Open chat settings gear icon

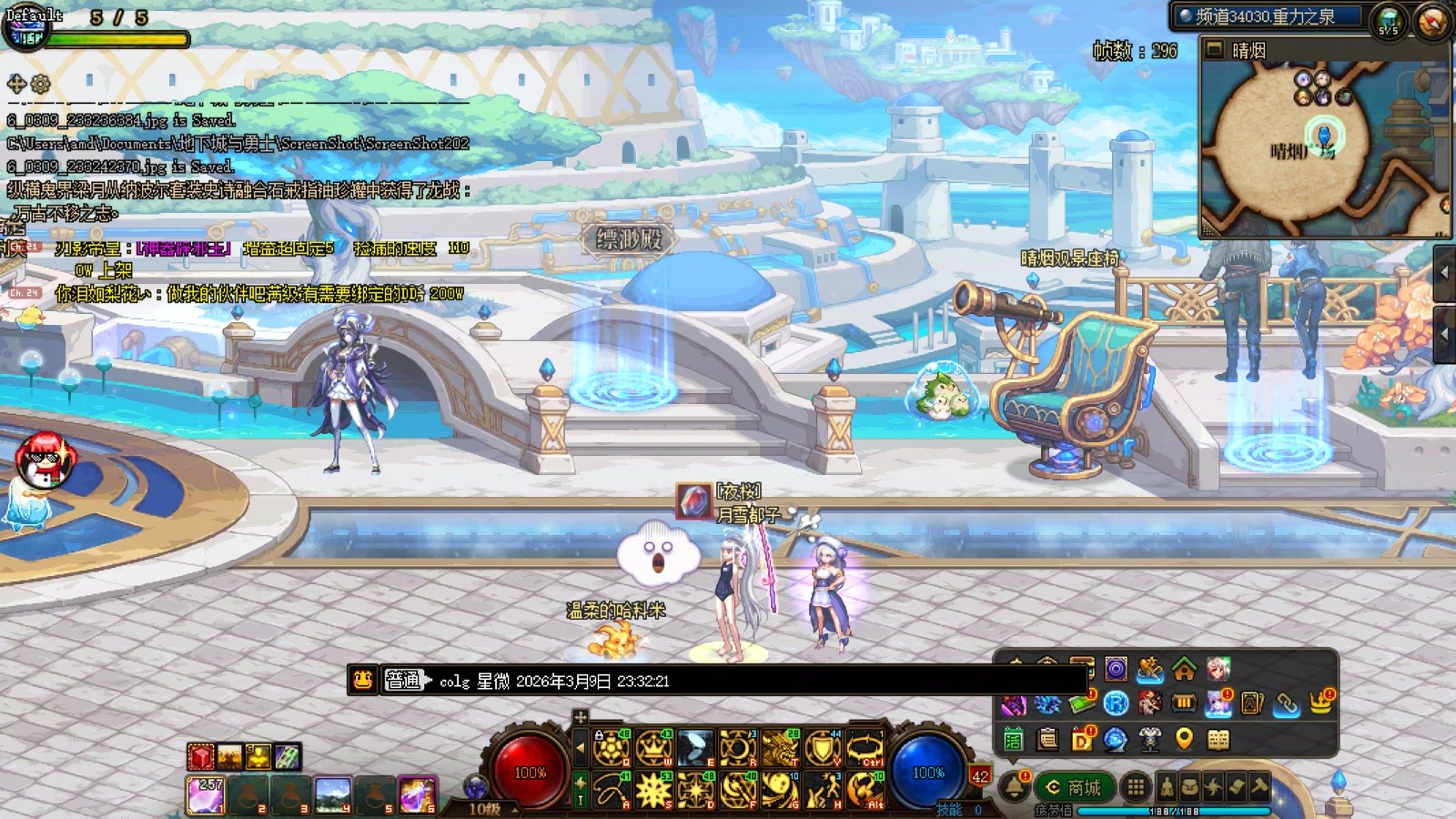(x=40, y=84)
